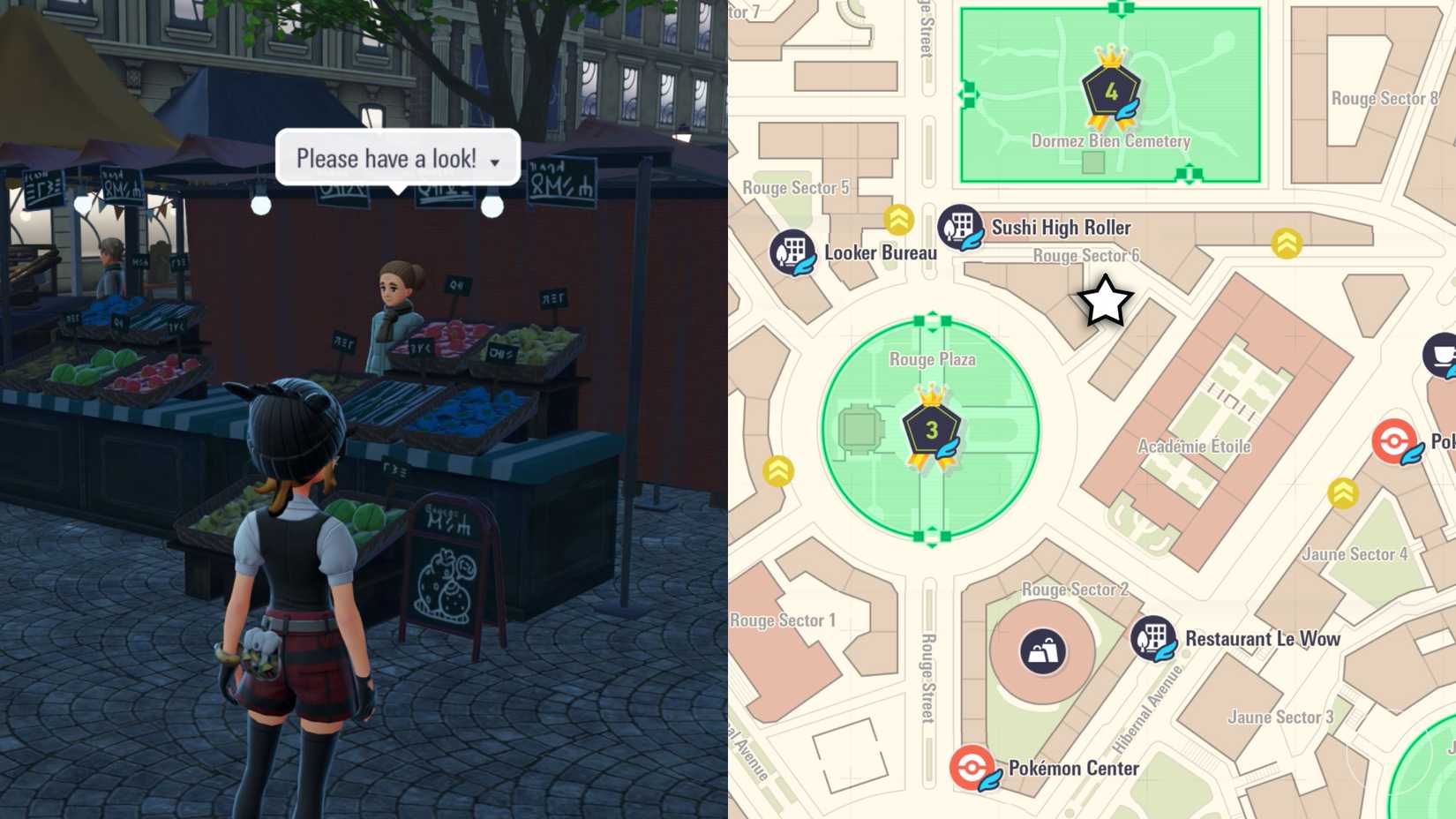
Task: Select the Restaurant Le Wow marker icon
Action: coord(1152,638)
